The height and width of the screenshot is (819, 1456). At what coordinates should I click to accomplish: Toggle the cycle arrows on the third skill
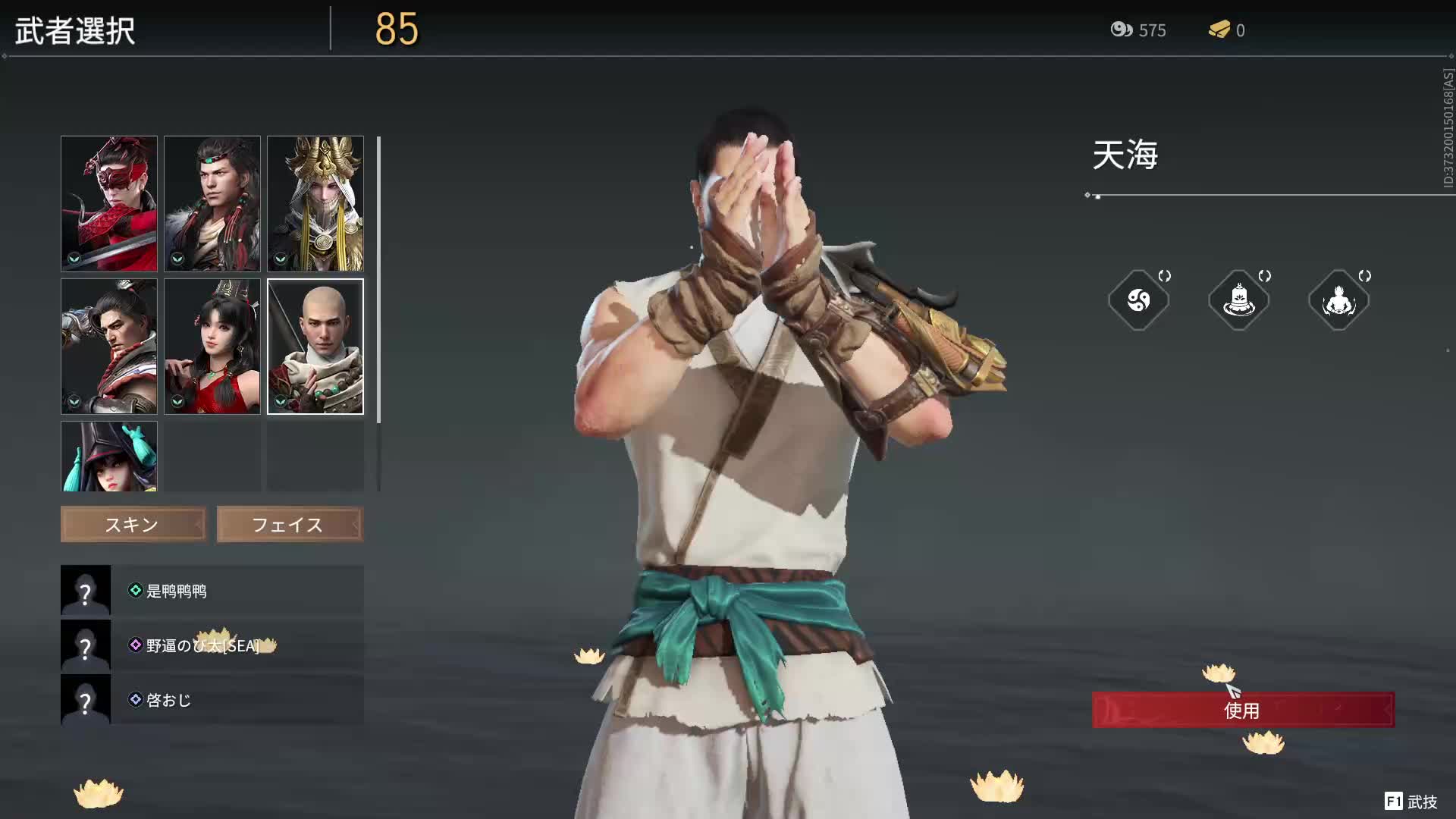point(1365,276)
